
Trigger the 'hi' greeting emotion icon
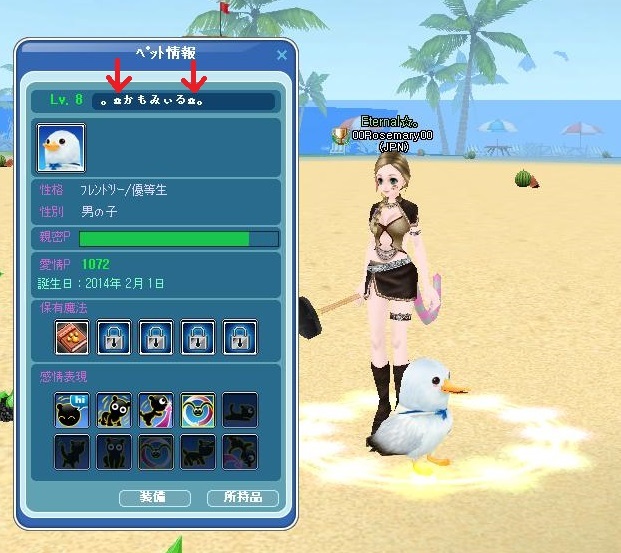(71, 409)
